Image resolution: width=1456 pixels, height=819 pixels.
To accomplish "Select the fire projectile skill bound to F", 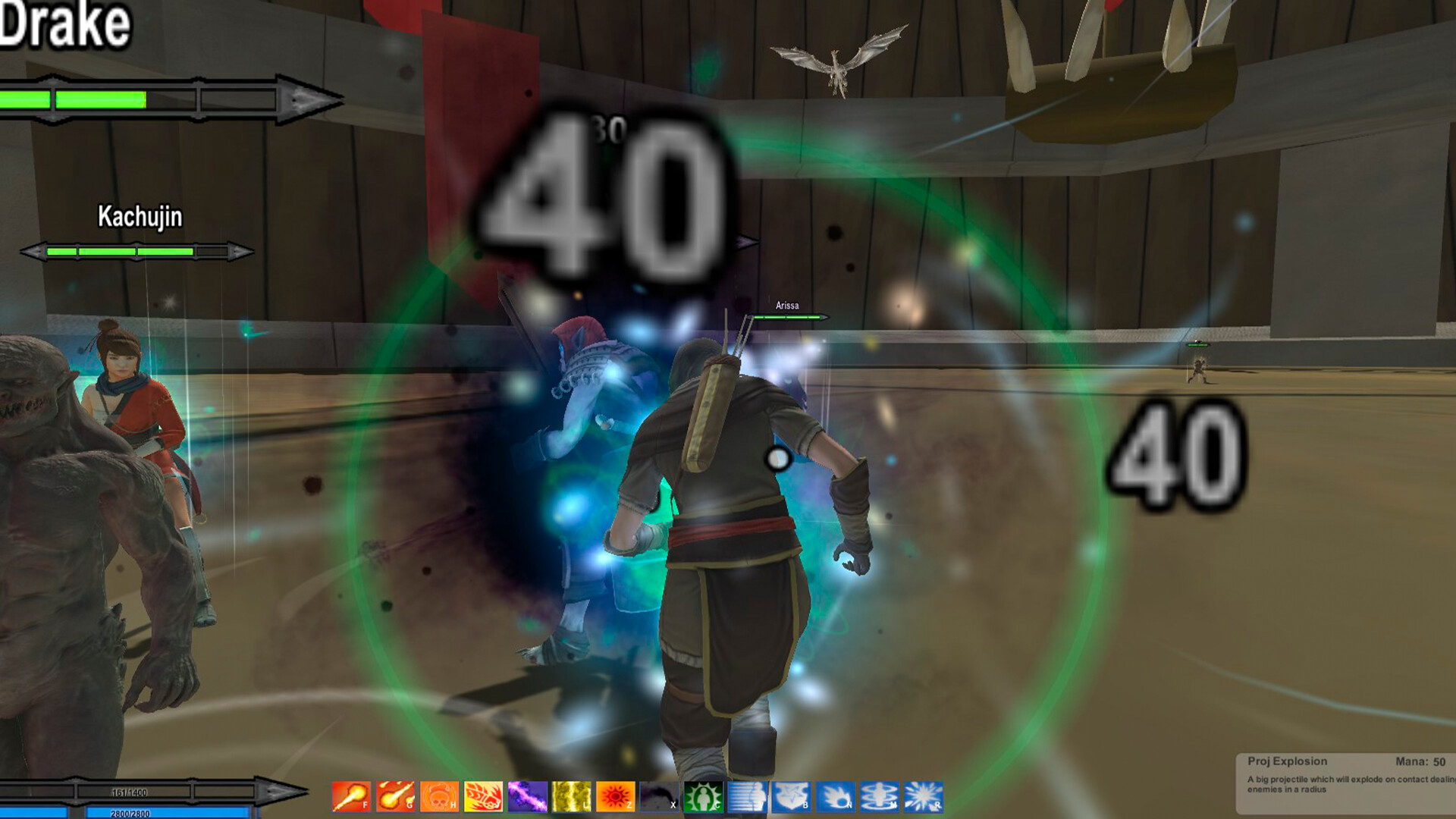I will 349,798.
